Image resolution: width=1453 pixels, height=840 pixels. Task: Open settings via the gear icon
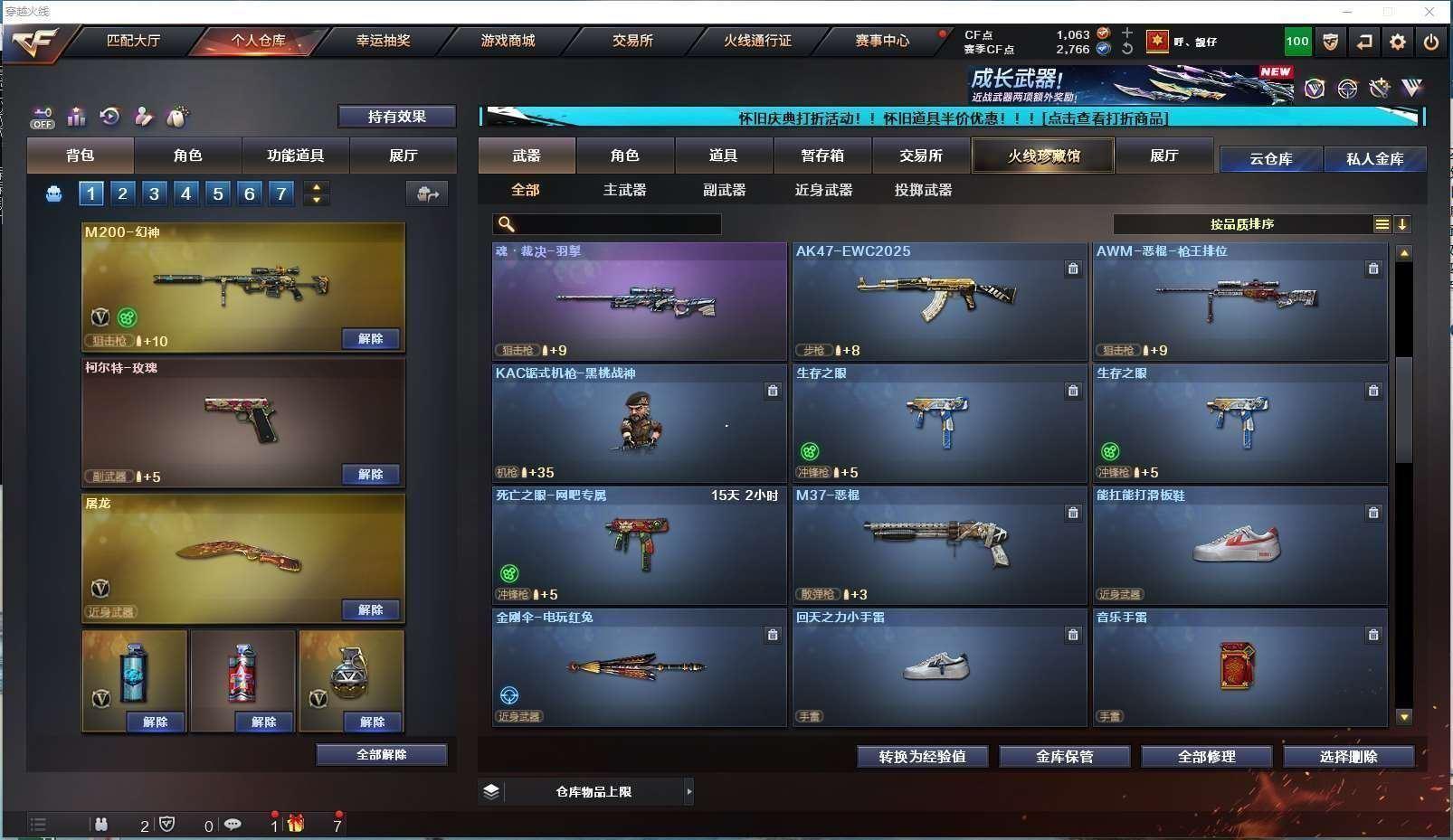point(1398,42)
